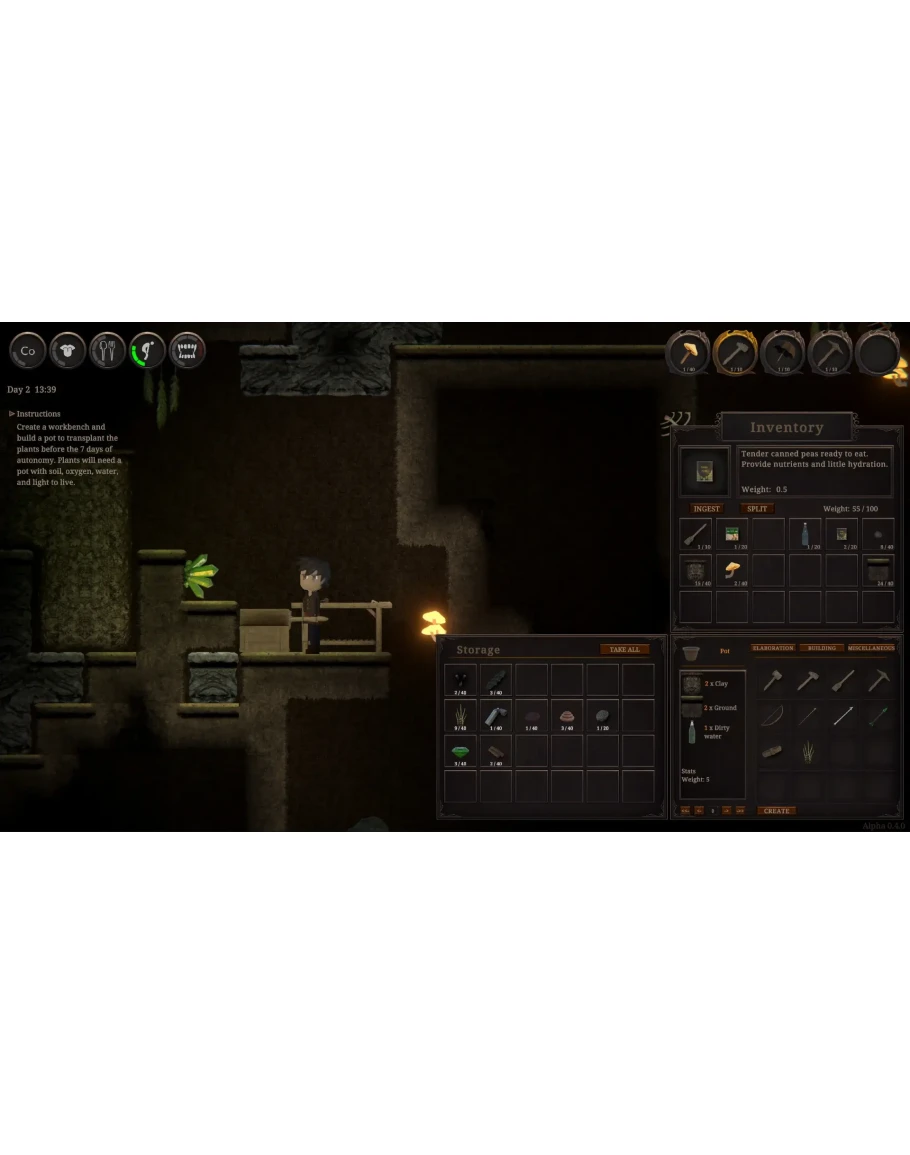Ingest the selected canned peas
The image size is (910, 1155).
pos(706,509)
